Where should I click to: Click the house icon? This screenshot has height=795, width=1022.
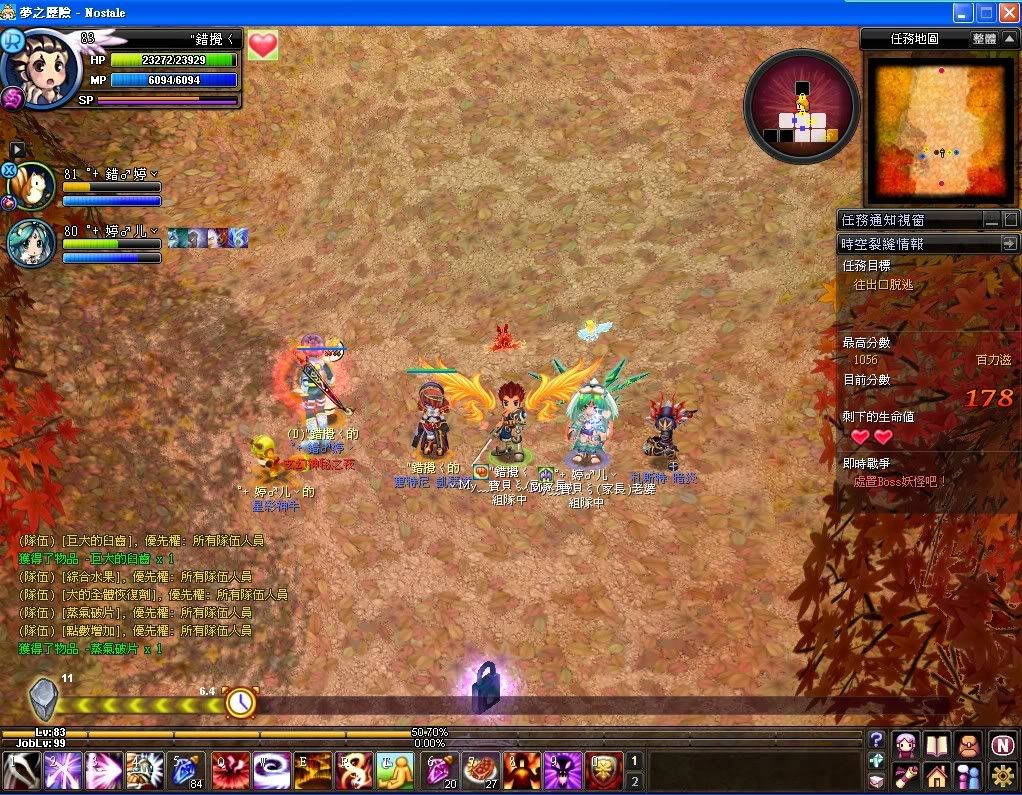click(x=937, y=775)
